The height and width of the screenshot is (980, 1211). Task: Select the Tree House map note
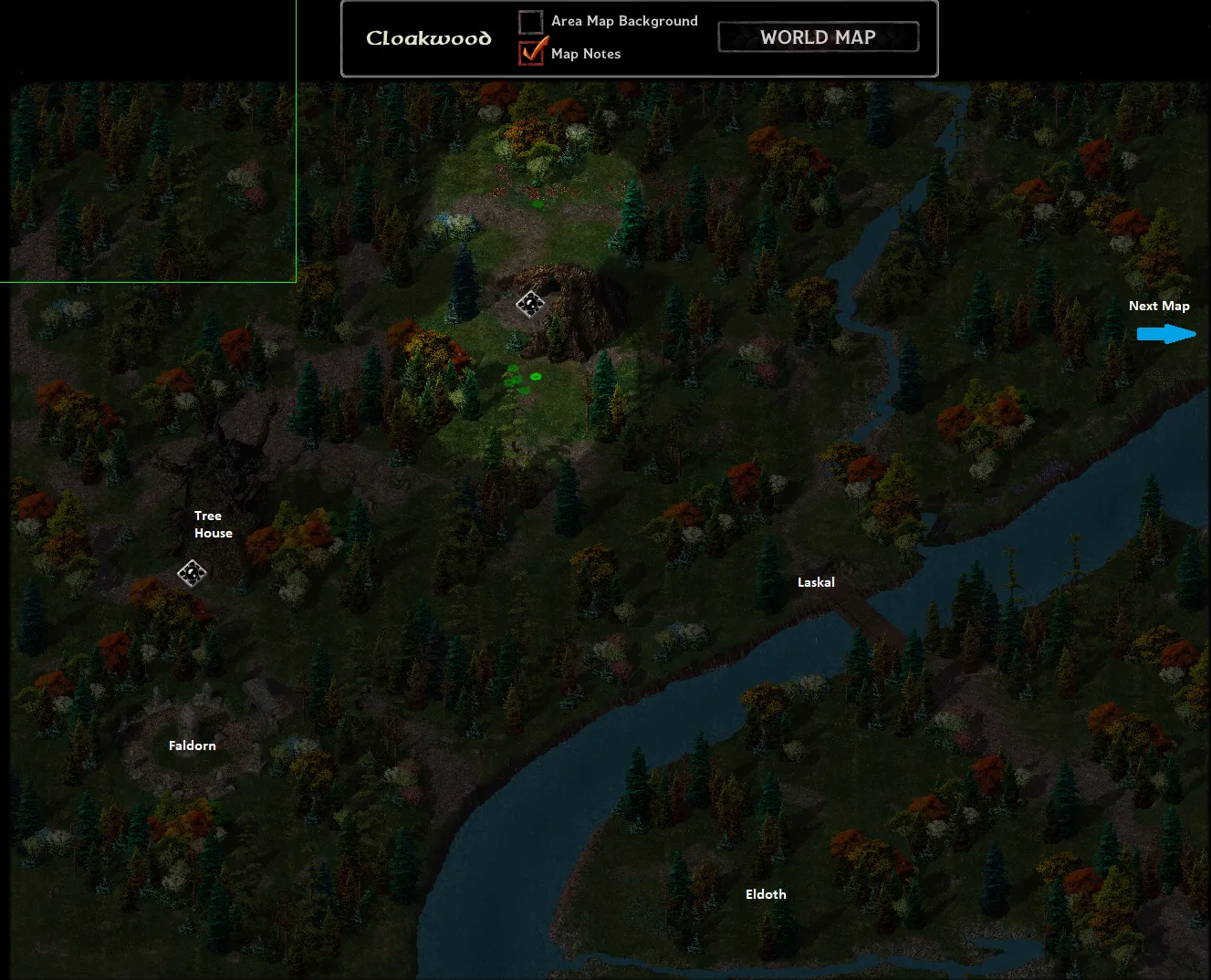pyautogui.click(x=213, y=524)
